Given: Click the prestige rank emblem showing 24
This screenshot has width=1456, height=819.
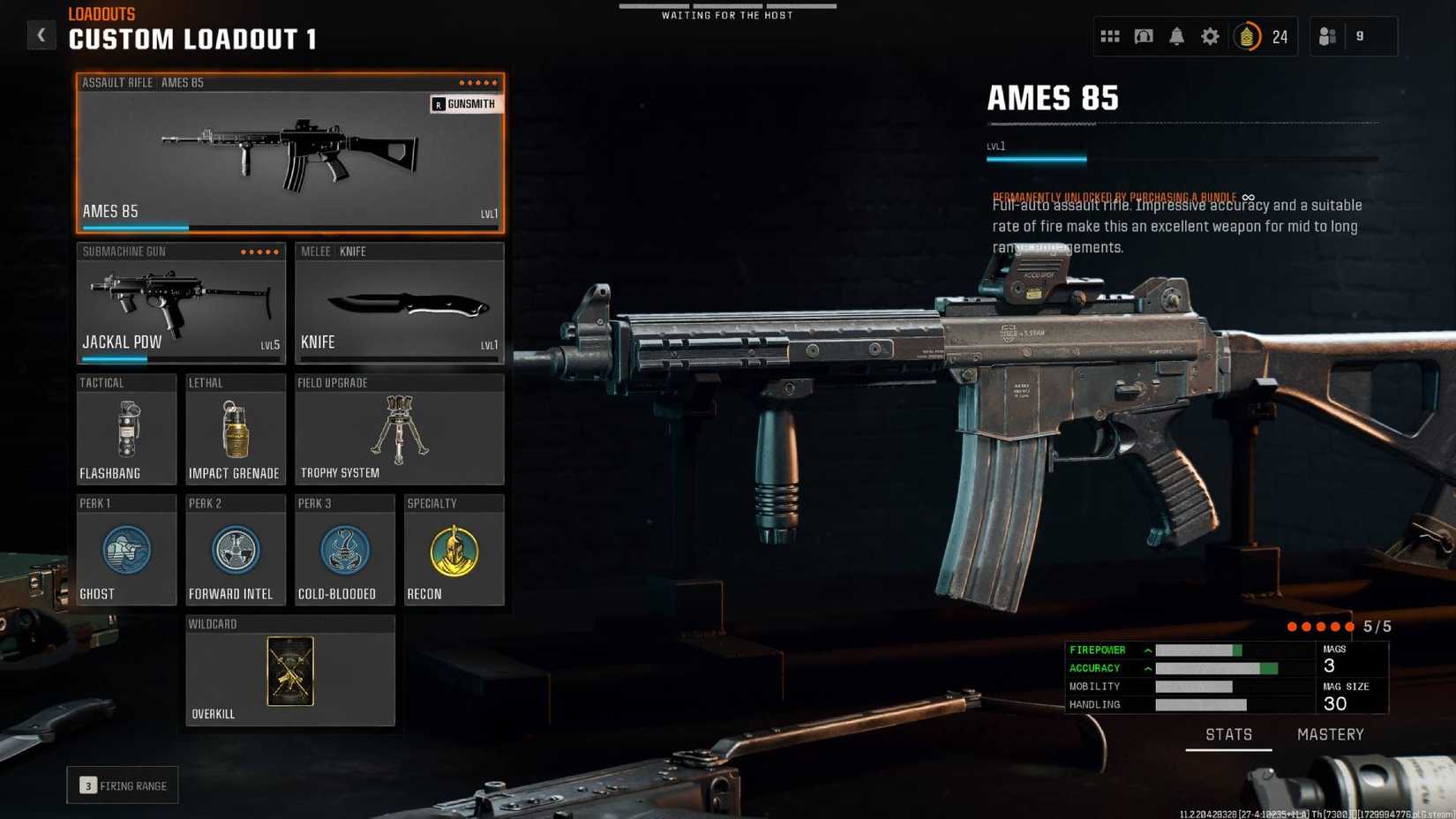Looking at the screenshot, I should (1248, 37).
